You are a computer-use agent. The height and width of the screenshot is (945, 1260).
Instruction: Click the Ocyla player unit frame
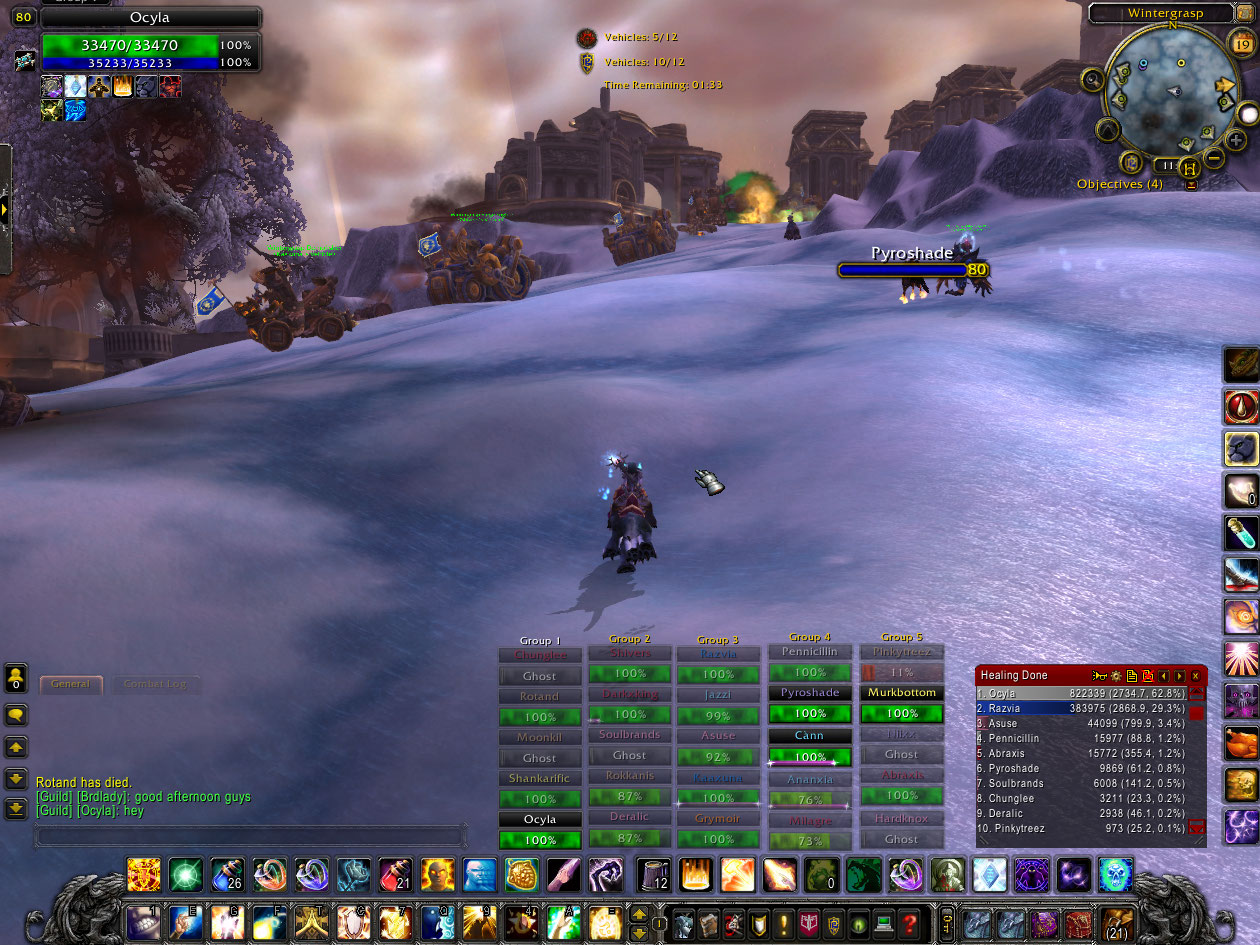[x=150, y=45]
